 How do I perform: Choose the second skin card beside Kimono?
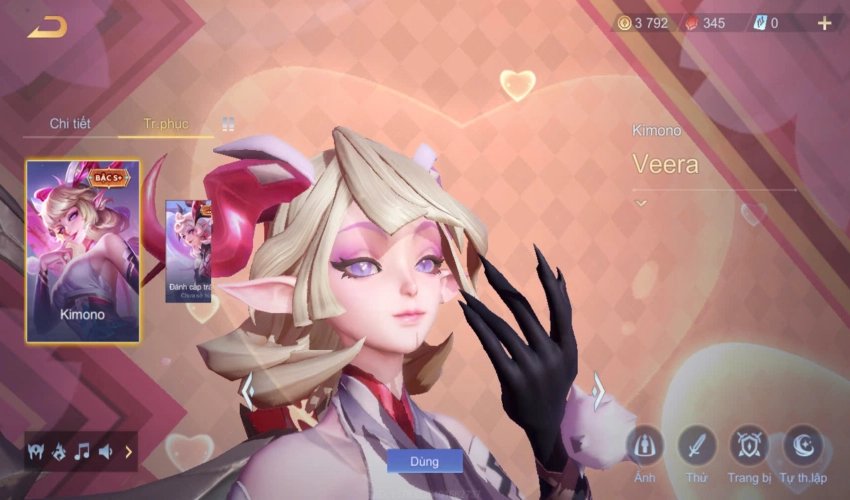(189, 251)
